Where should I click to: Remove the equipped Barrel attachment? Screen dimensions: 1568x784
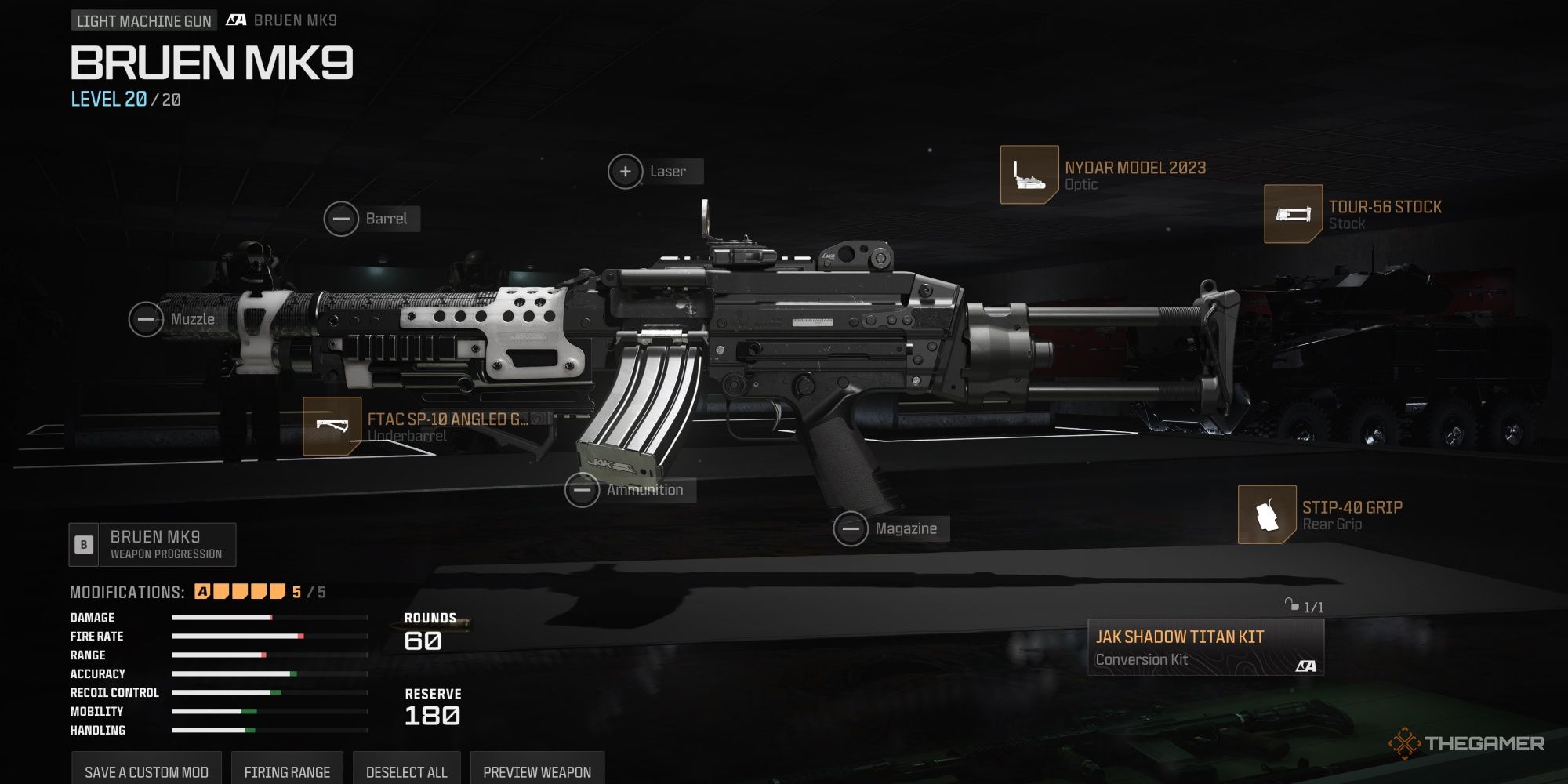343,218
